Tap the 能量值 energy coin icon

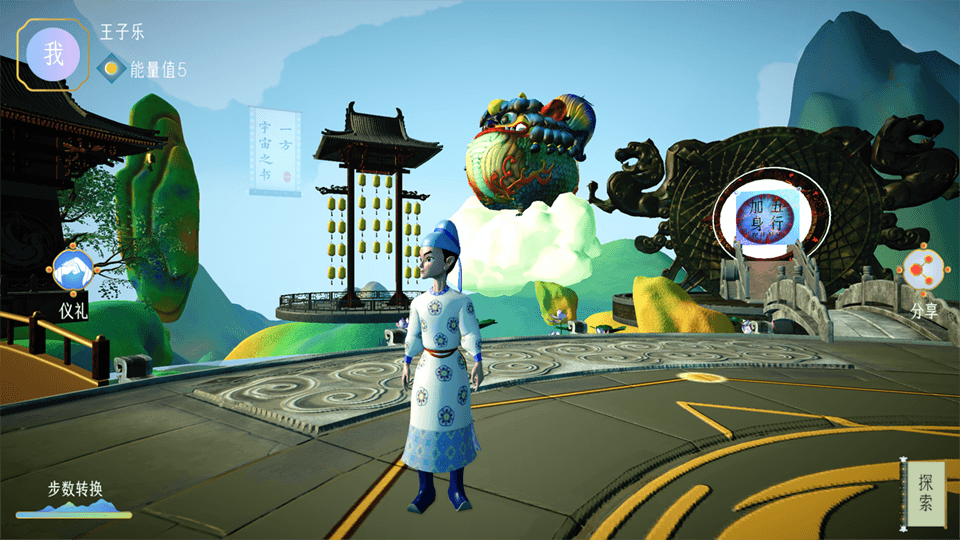point(112,69)
